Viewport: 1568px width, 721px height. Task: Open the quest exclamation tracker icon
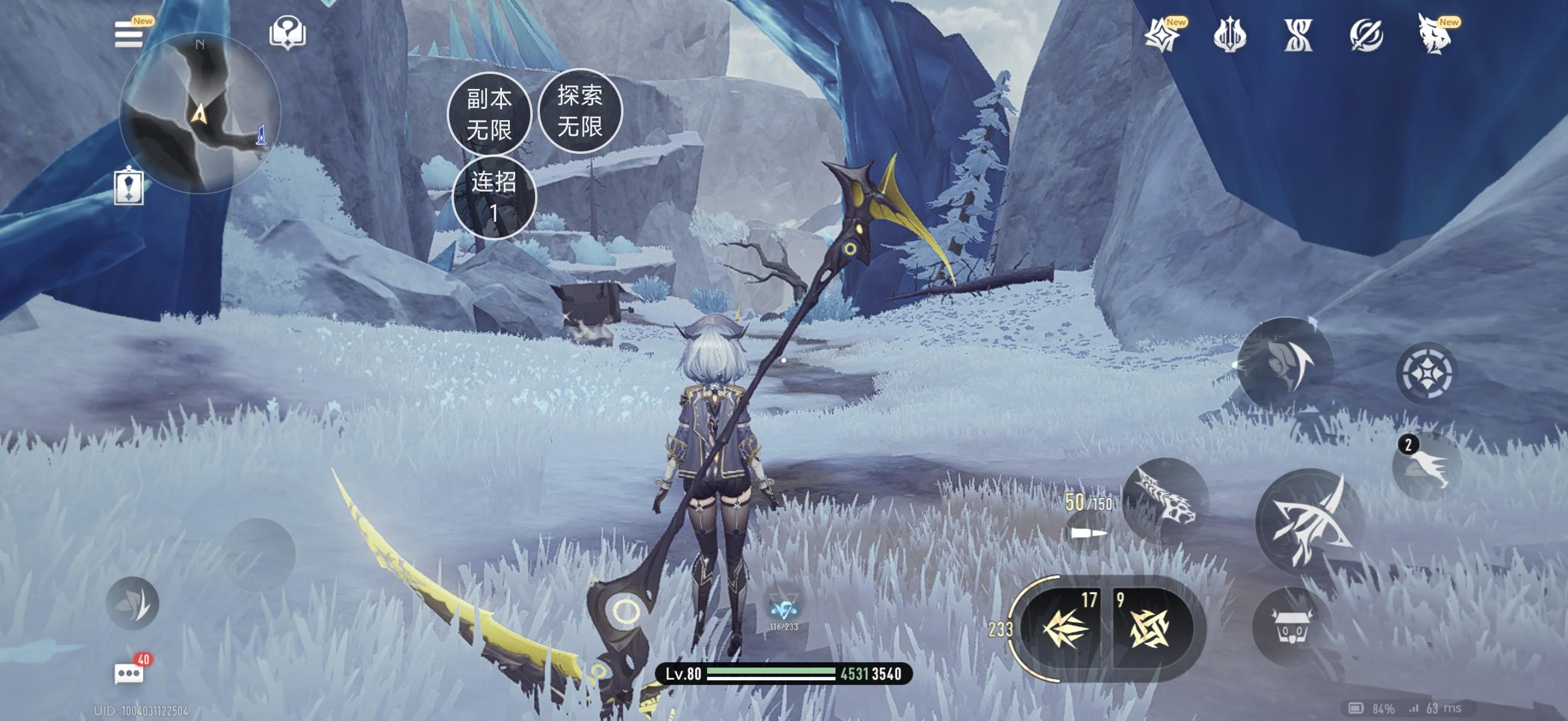point(129,186)
